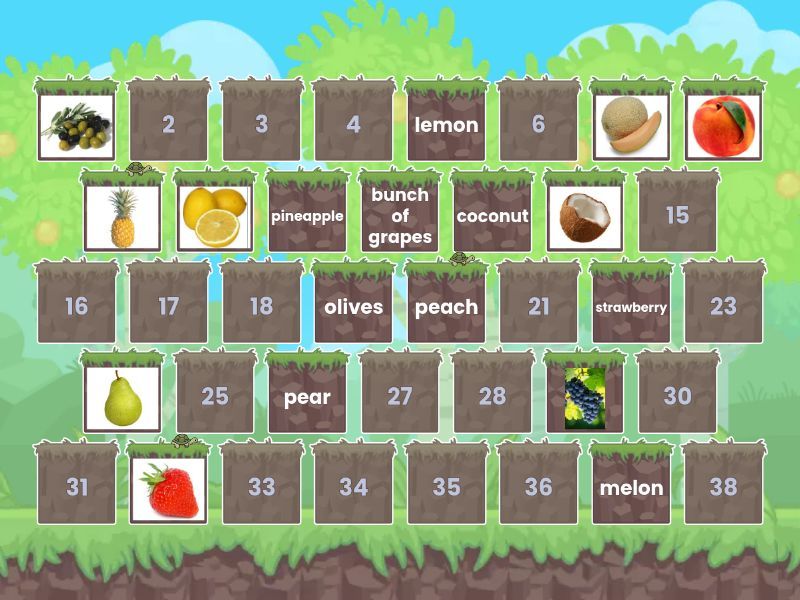Choose the lemon word tile
The height and width of the screenshot is (600, 800).
tap(446, 125)
